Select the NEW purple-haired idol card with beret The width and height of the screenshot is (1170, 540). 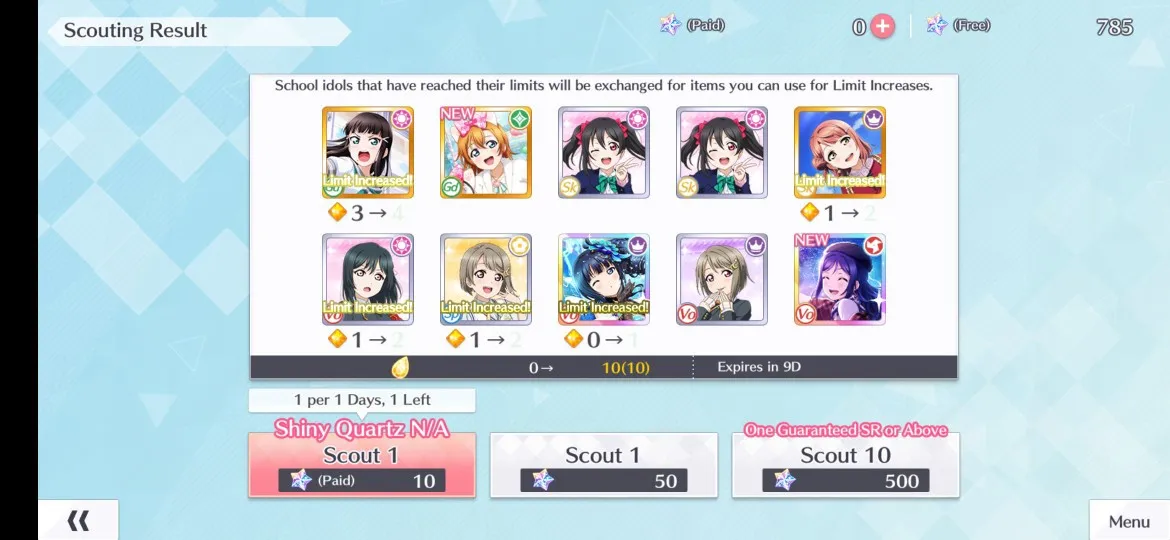click(840, 279)
